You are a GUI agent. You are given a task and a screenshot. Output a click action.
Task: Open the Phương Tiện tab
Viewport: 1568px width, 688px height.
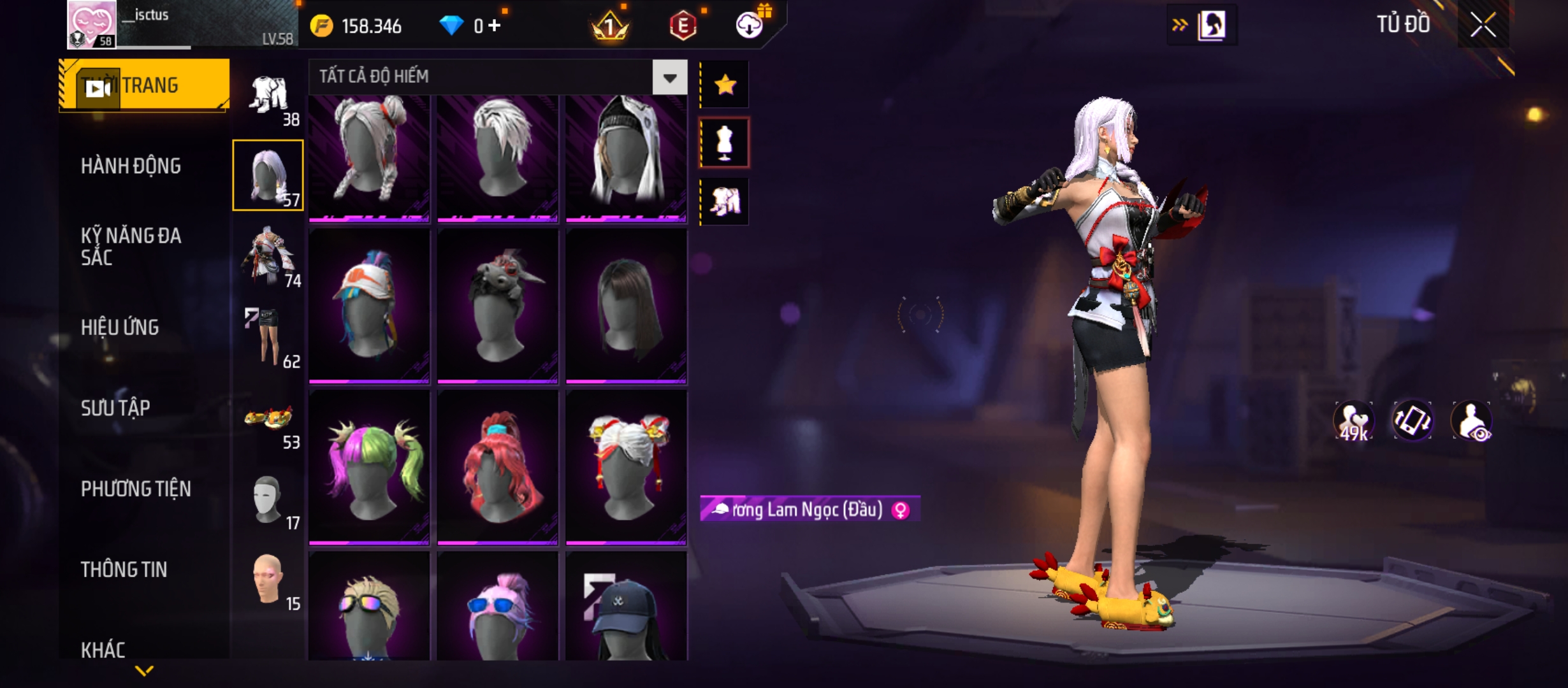pyautogui.click(x=136, y=489)
